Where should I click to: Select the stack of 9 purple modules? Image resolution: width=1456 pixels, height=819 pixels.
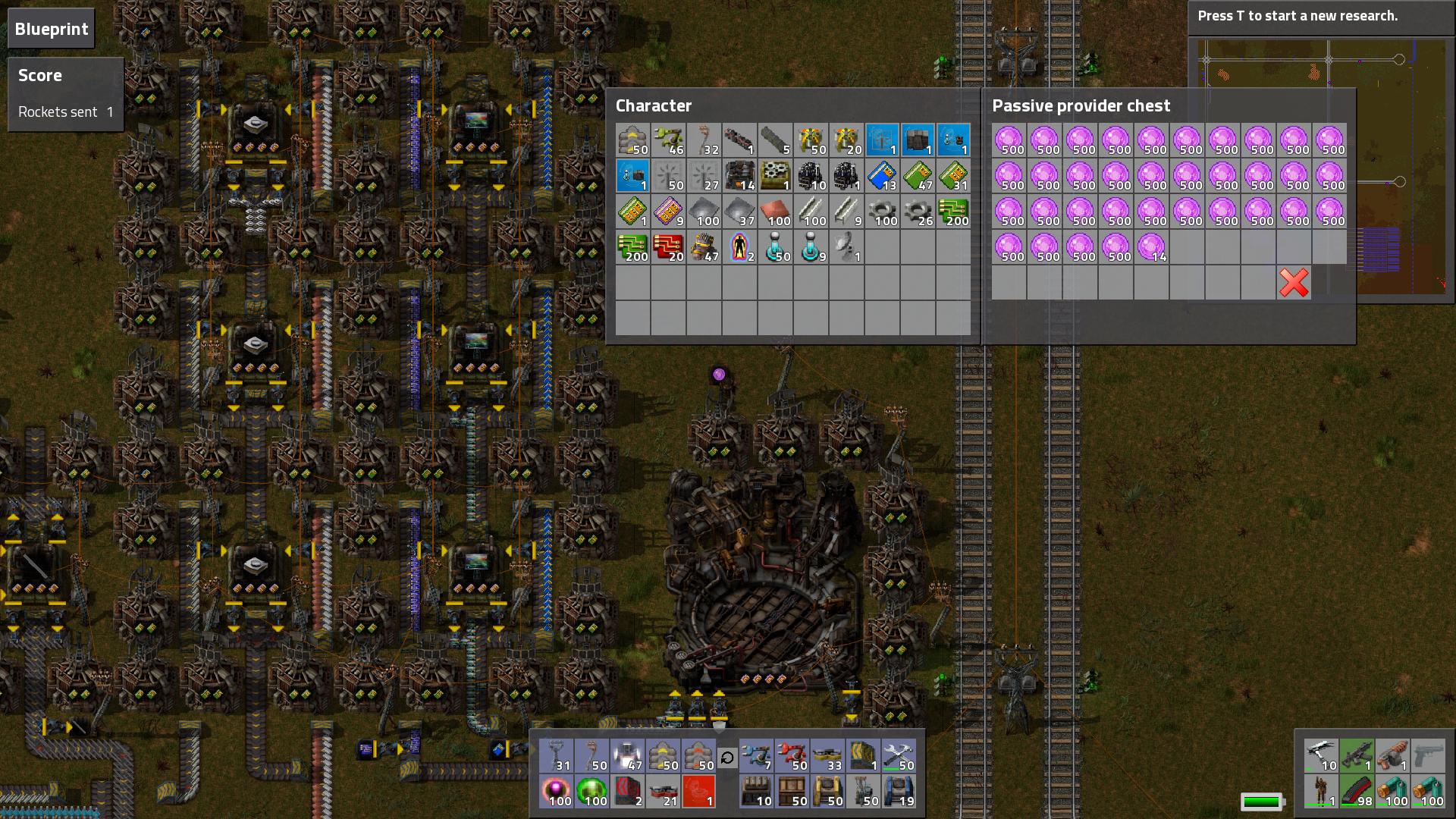pos(668,212)
